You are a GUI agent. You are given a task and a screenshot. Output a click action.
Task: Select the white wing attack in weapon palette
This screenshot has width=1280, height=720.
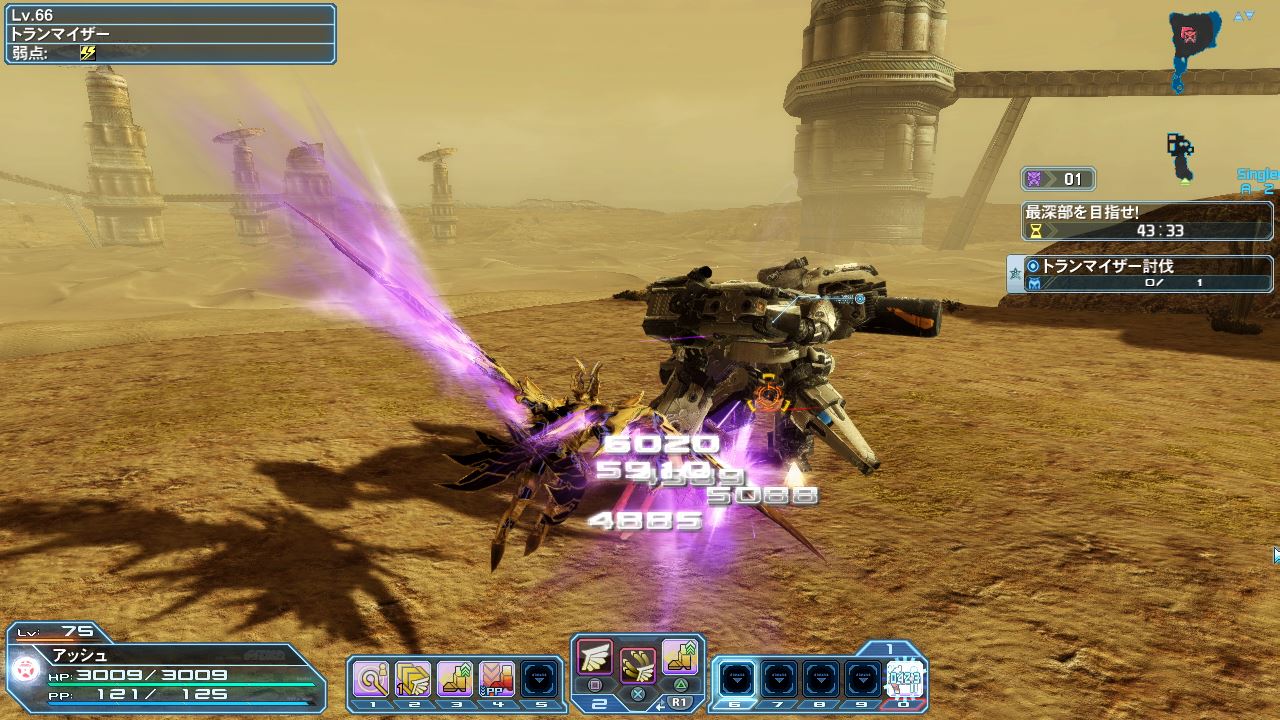595,657
